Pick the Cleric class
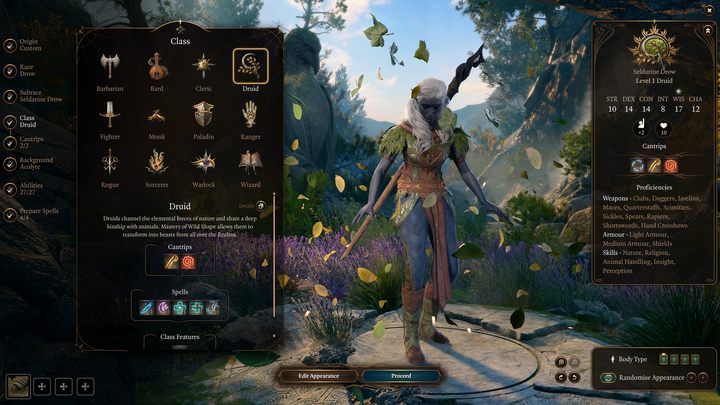 pos(204,68)
